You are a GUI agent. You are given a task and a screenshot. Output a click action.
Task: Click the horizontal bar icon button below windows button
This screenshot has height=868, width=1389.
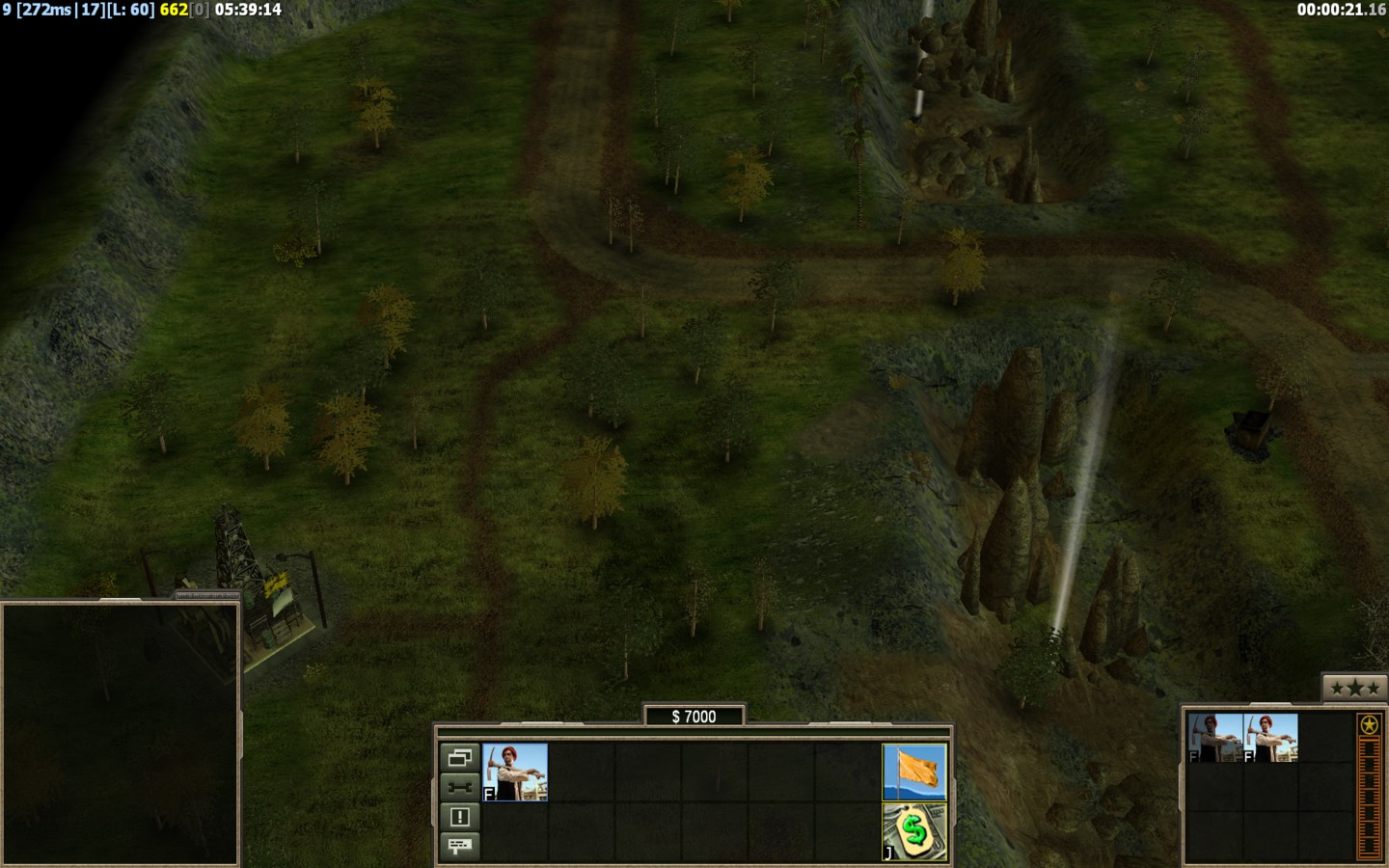coord(459,787)
